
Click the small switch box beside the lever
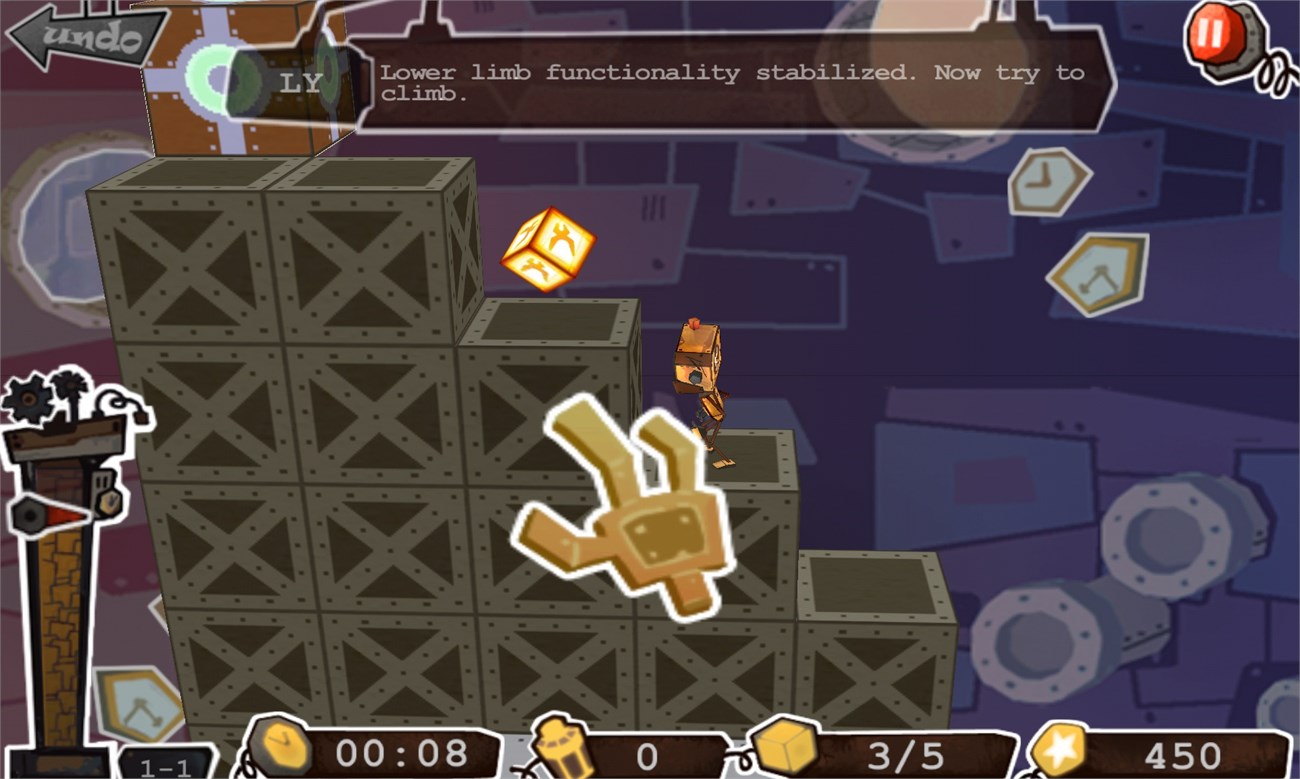click(x=103, y=480)
